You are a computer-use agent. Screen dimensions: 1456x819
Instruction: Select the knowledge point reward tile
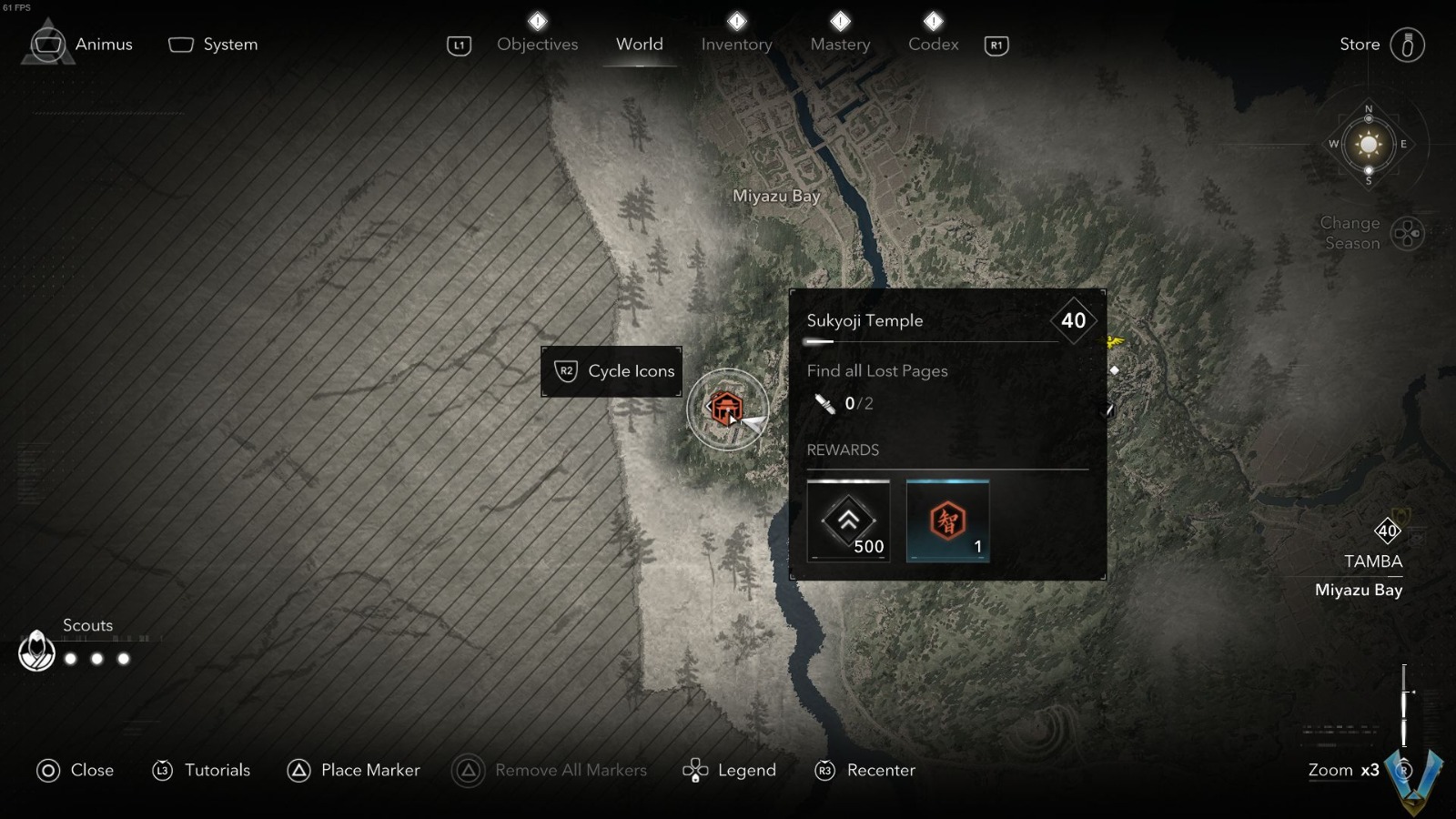[947, 521]
